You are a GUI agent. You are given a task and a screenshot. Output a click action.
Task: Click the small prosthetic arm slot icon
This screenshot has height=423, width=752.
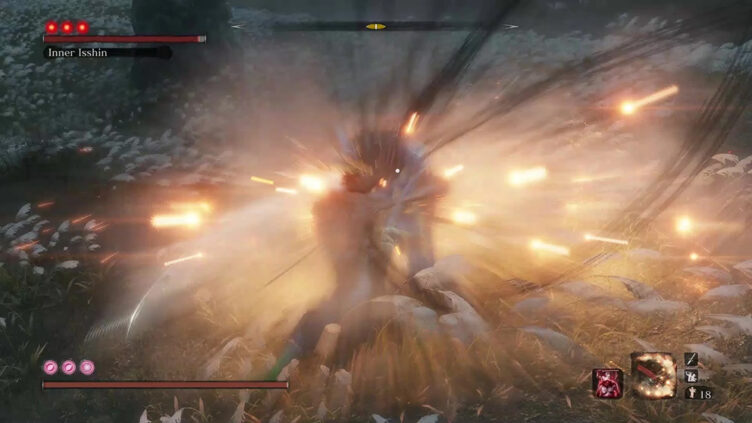click(691, 376)
